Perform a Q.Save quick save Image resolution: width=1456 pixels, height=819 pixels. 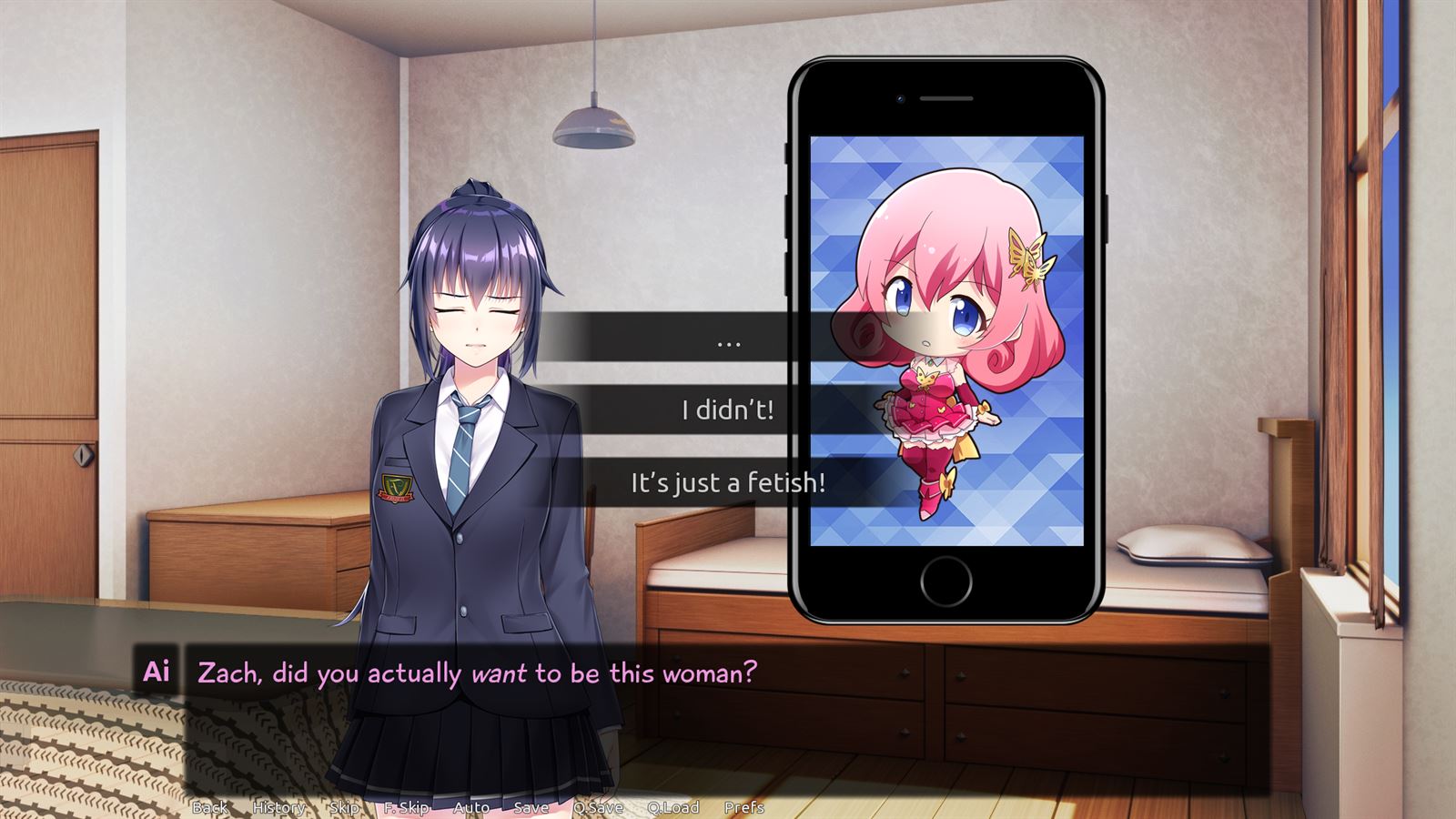pyautogui.click(x=599, y=807)
